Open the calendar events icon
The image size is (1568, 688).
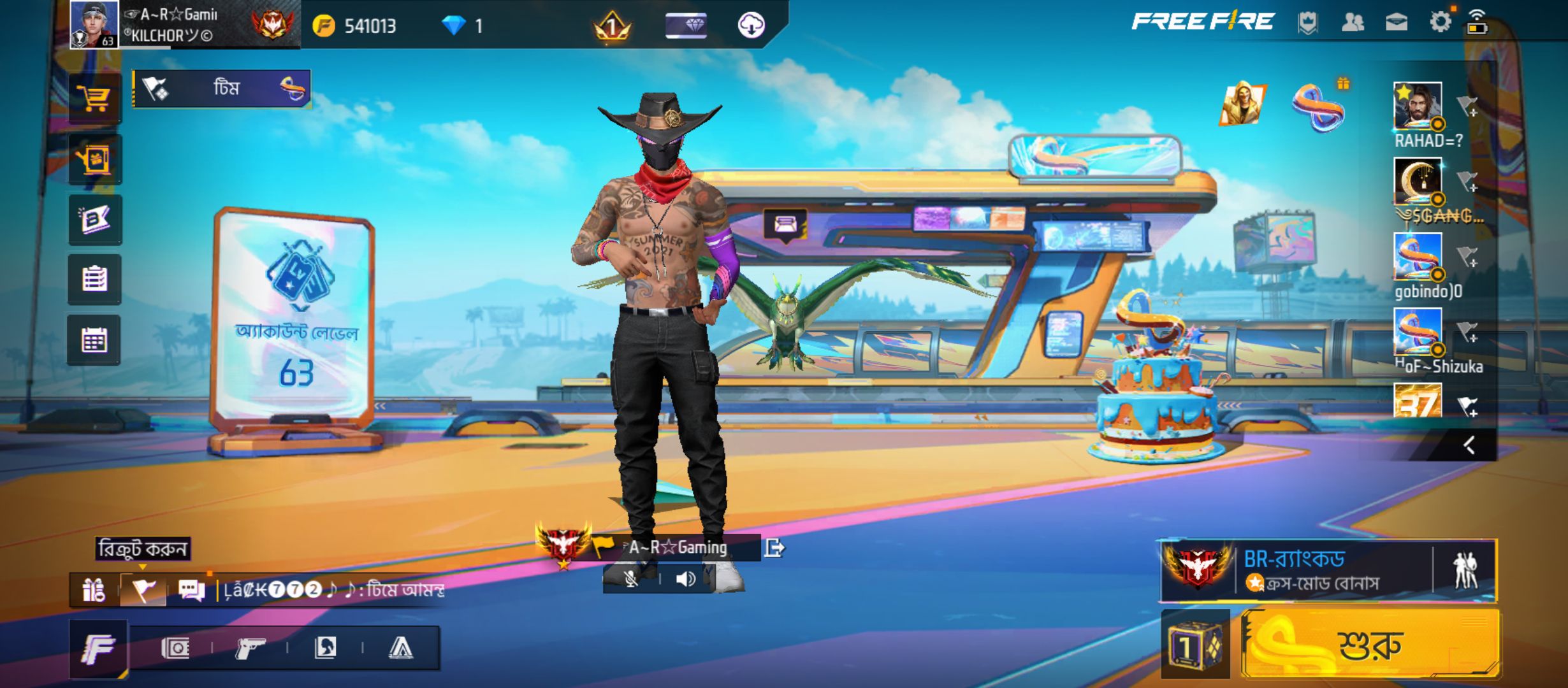click(x=94, y=340)
